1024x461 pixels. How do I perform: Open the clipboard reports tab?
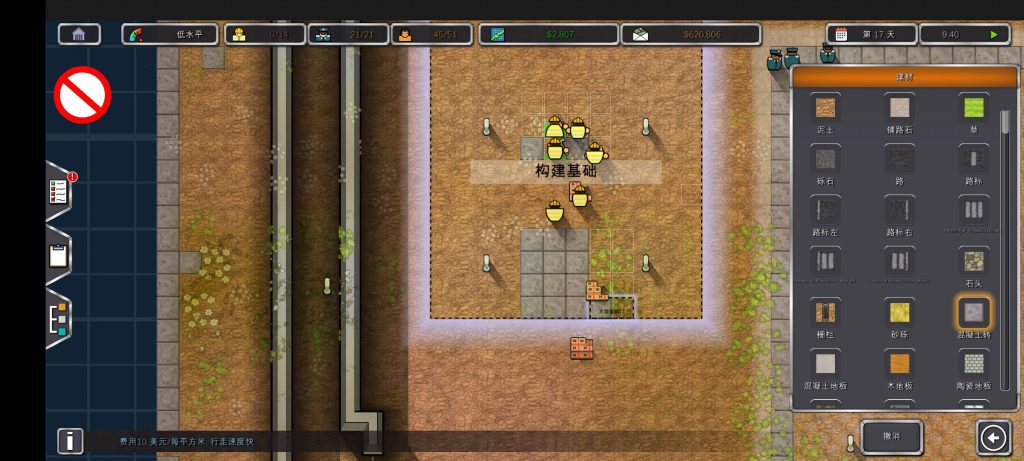pyautogui.click(x=59, y=255)
